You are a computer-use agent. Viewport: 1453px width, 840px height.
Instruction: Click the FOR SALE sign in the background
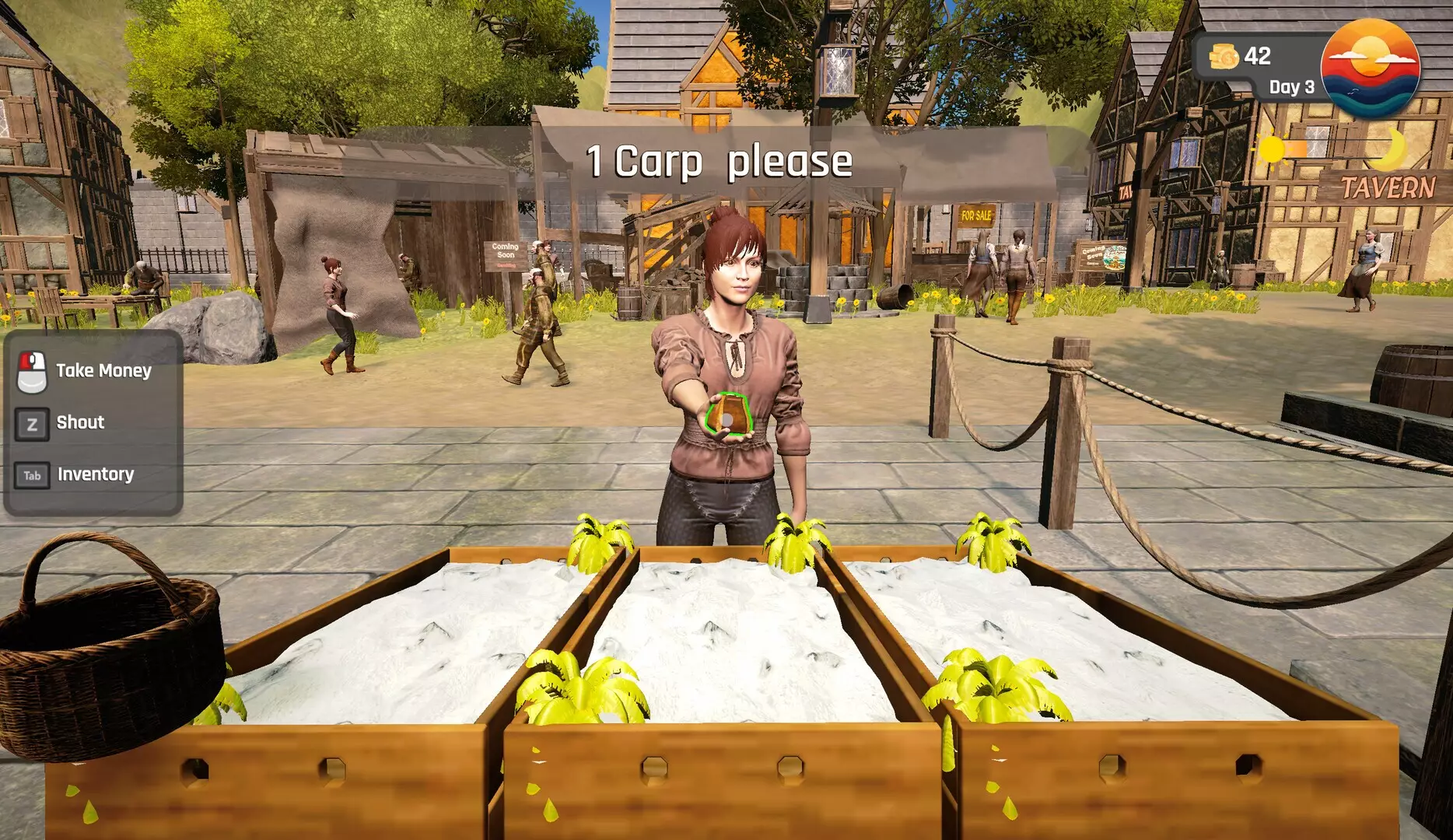tap(975, 214)
